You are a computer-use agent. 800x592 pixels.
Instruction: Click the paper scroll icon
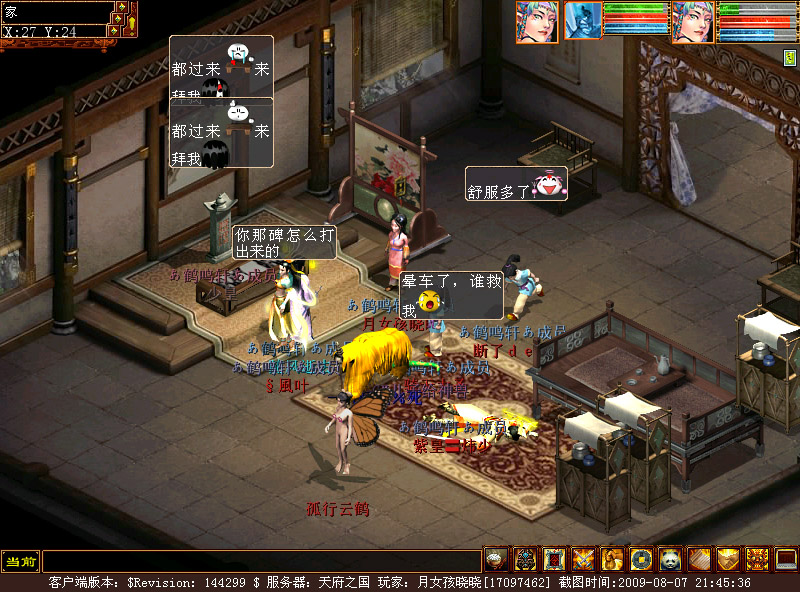699,559
